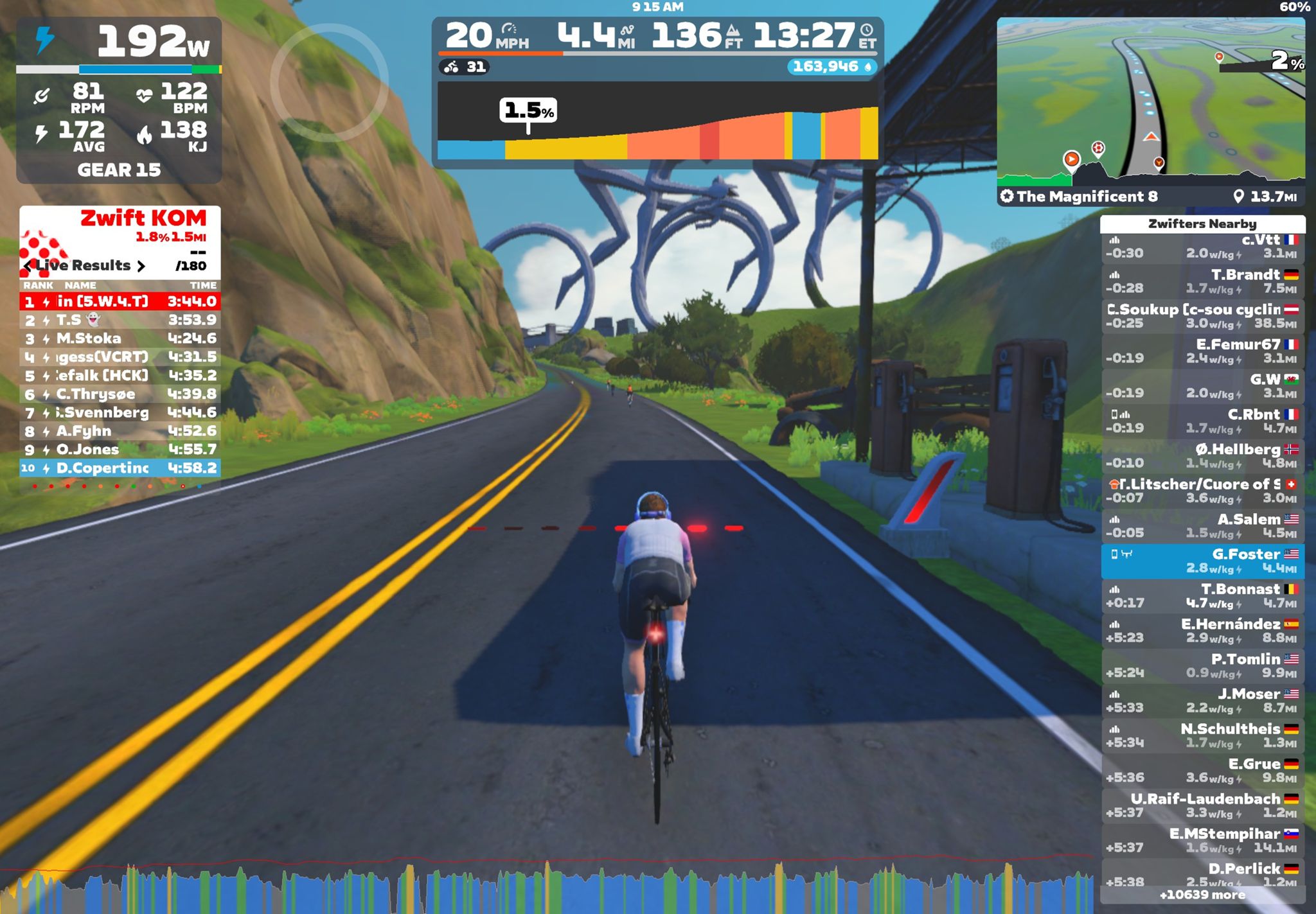This screenshot has height=914, width=1316.
Task: Select M.Stoka on the KOM leaderboard
Action: (x=120, y=338)
